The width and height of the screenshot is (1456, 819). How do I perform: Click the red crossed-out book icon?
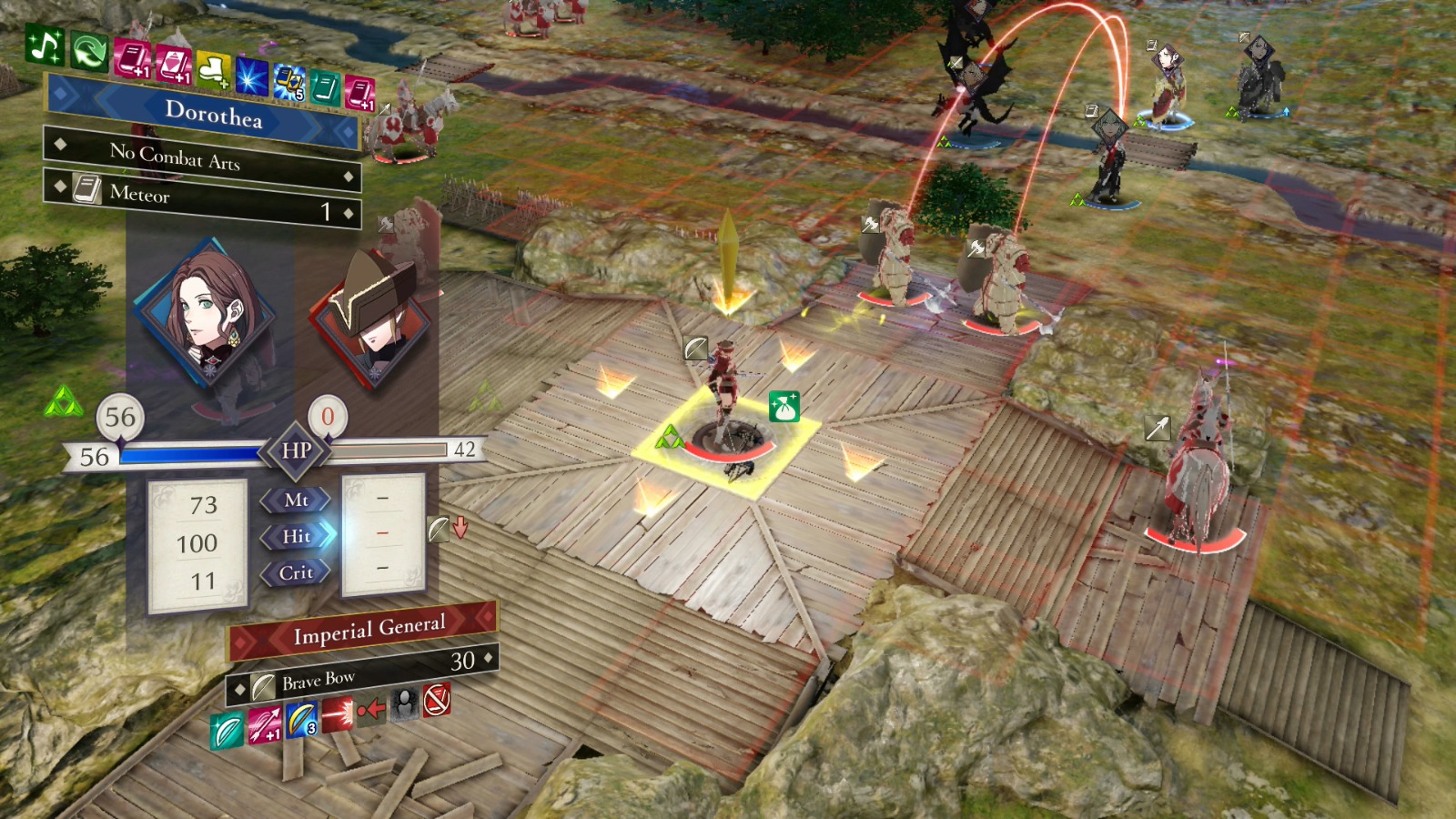(437, 698)
